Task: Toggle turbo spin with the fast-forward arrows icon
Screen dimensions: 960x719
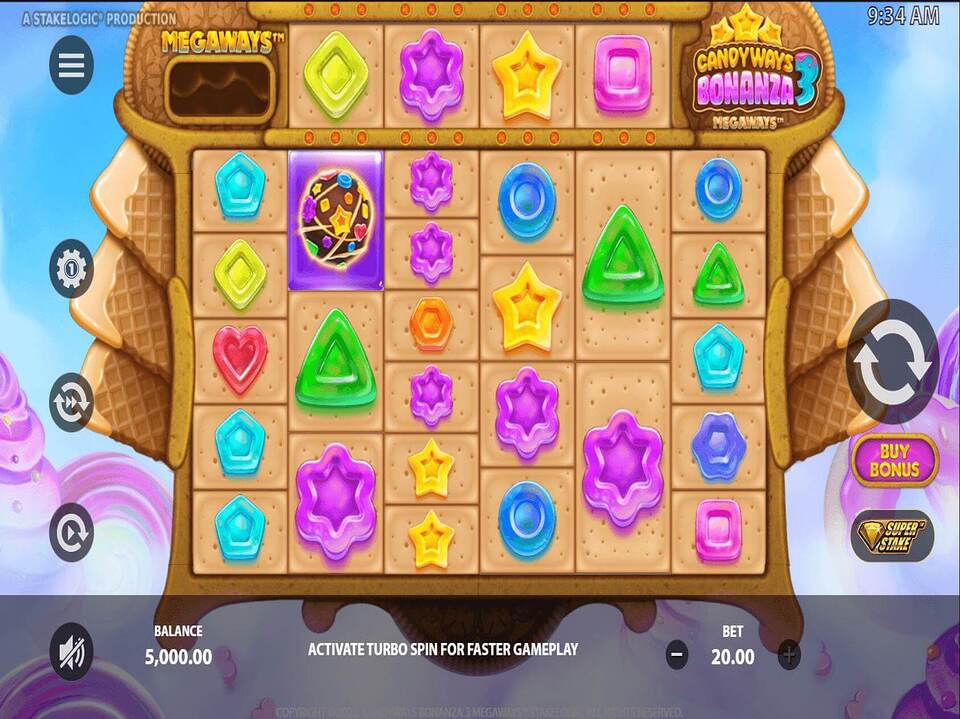Action: (x=71, y=401)
